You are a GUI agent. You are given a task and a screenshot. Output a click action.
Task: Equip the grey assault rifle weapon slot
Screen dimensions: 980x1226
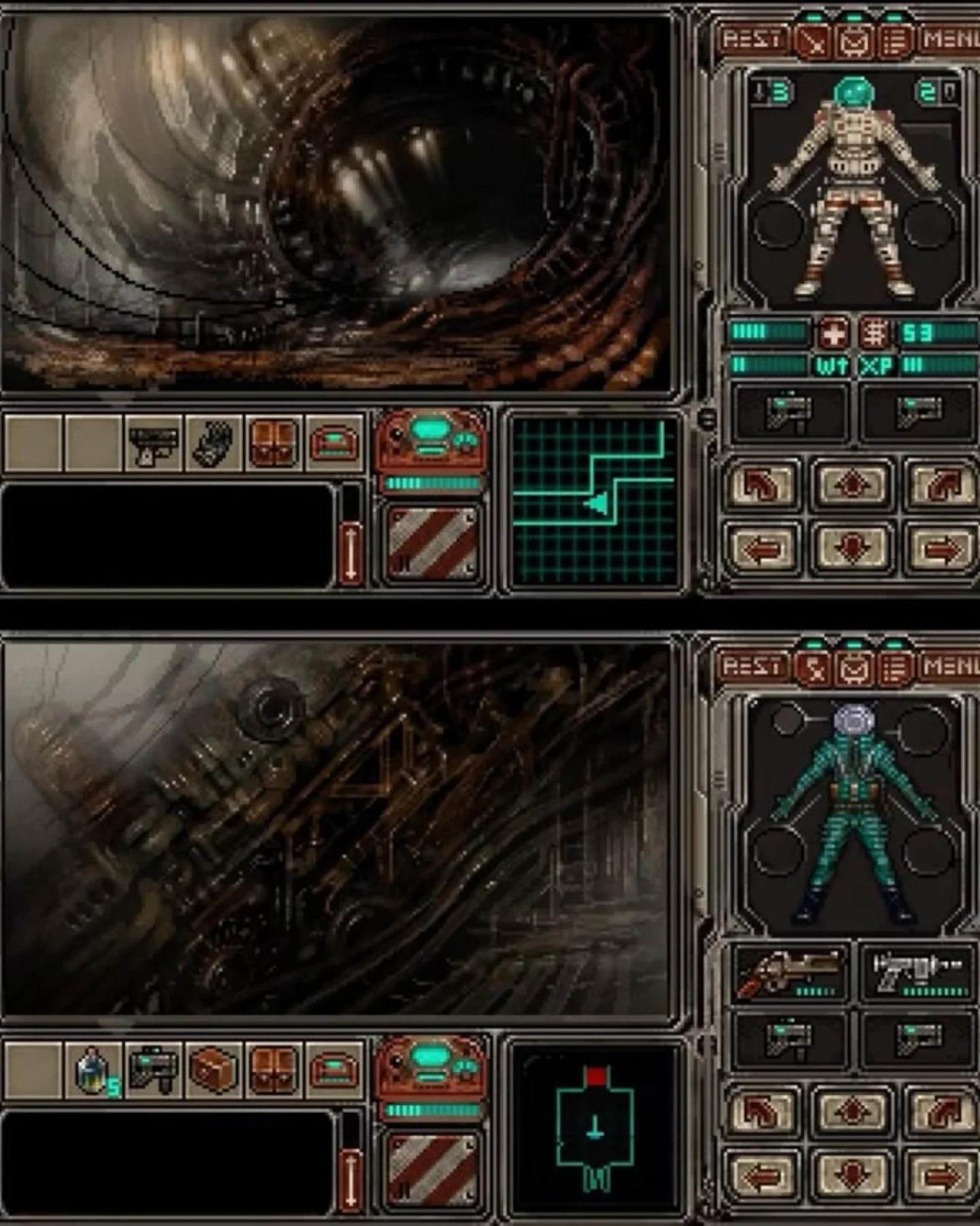(917, 972)
